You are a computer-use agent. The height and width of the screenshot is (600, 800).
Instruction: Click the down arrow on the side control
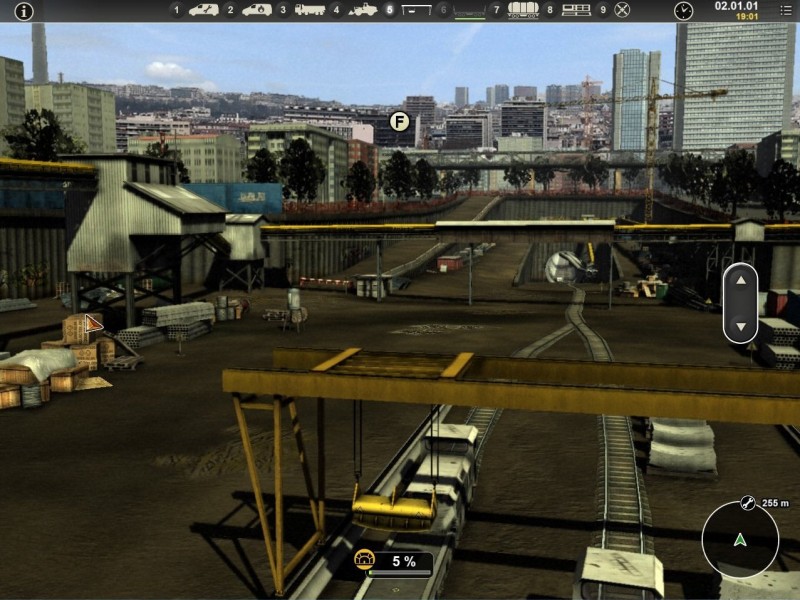point(740,326)
